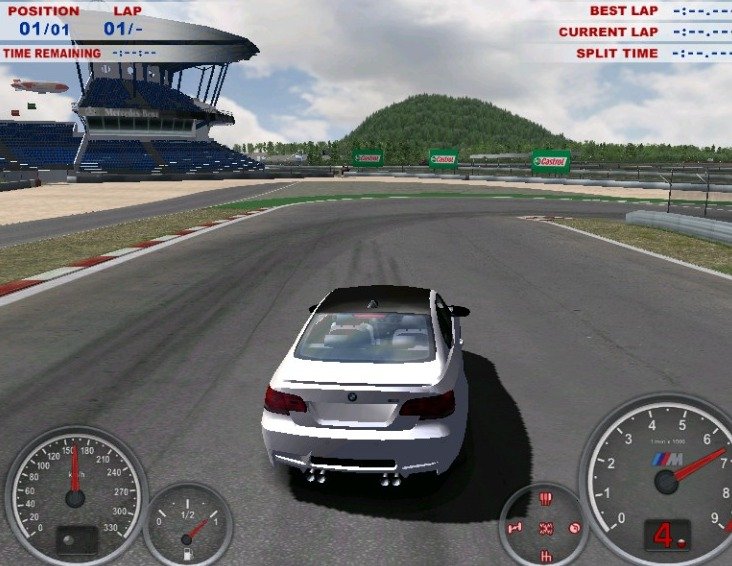The image size is (732, 566).
Task: Activate the center red indicator icon in the cluster
Action: [546, 527]
